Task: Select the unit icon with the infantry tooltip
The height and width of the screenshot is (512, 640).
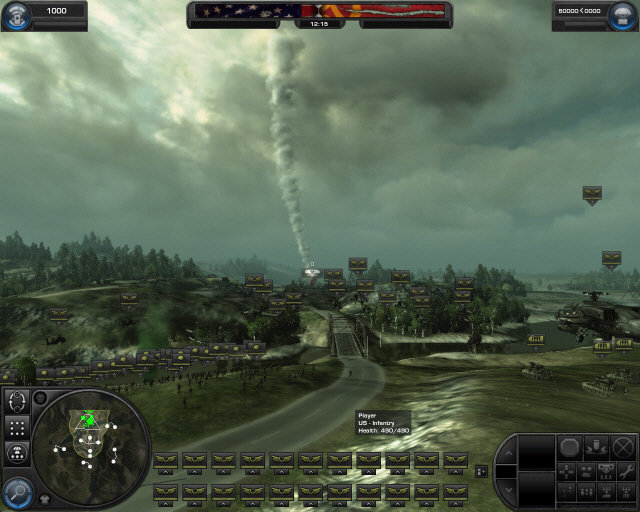Action: coord(368,461)
